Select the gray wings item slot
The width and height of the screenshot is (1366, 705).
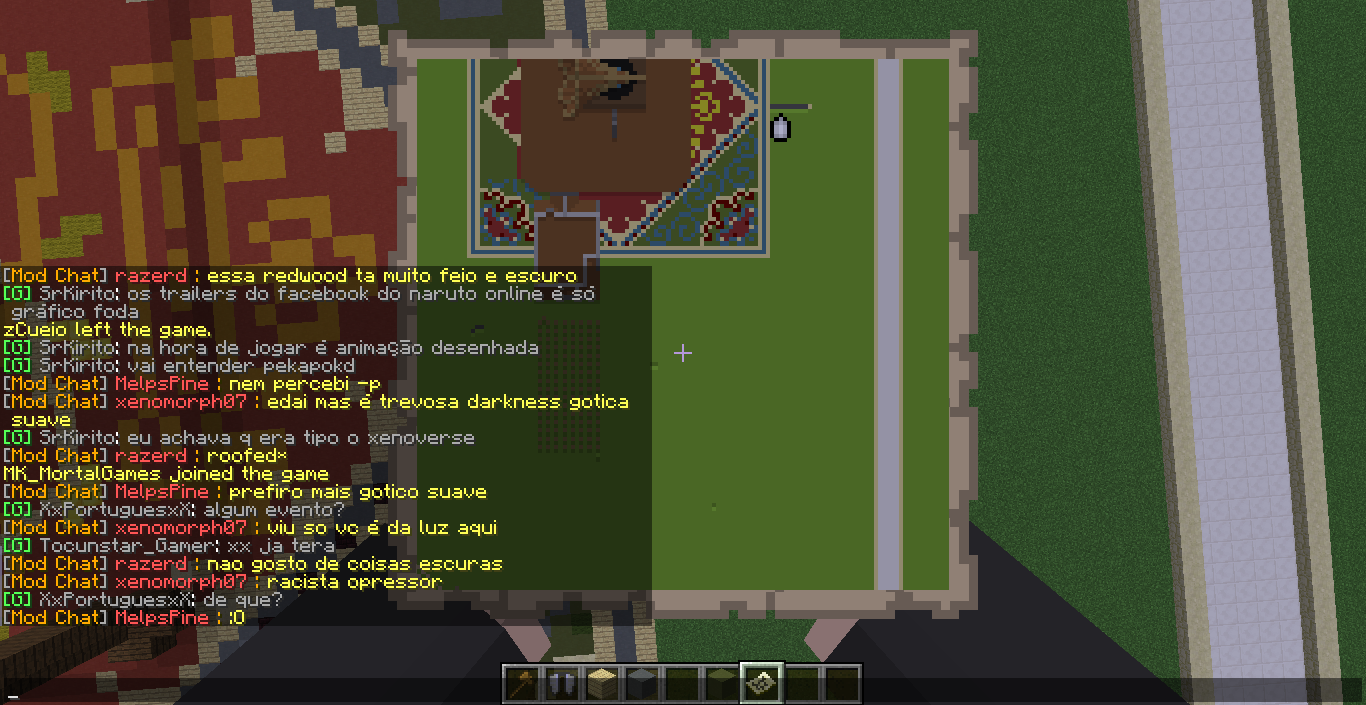(x=562, y=684)
